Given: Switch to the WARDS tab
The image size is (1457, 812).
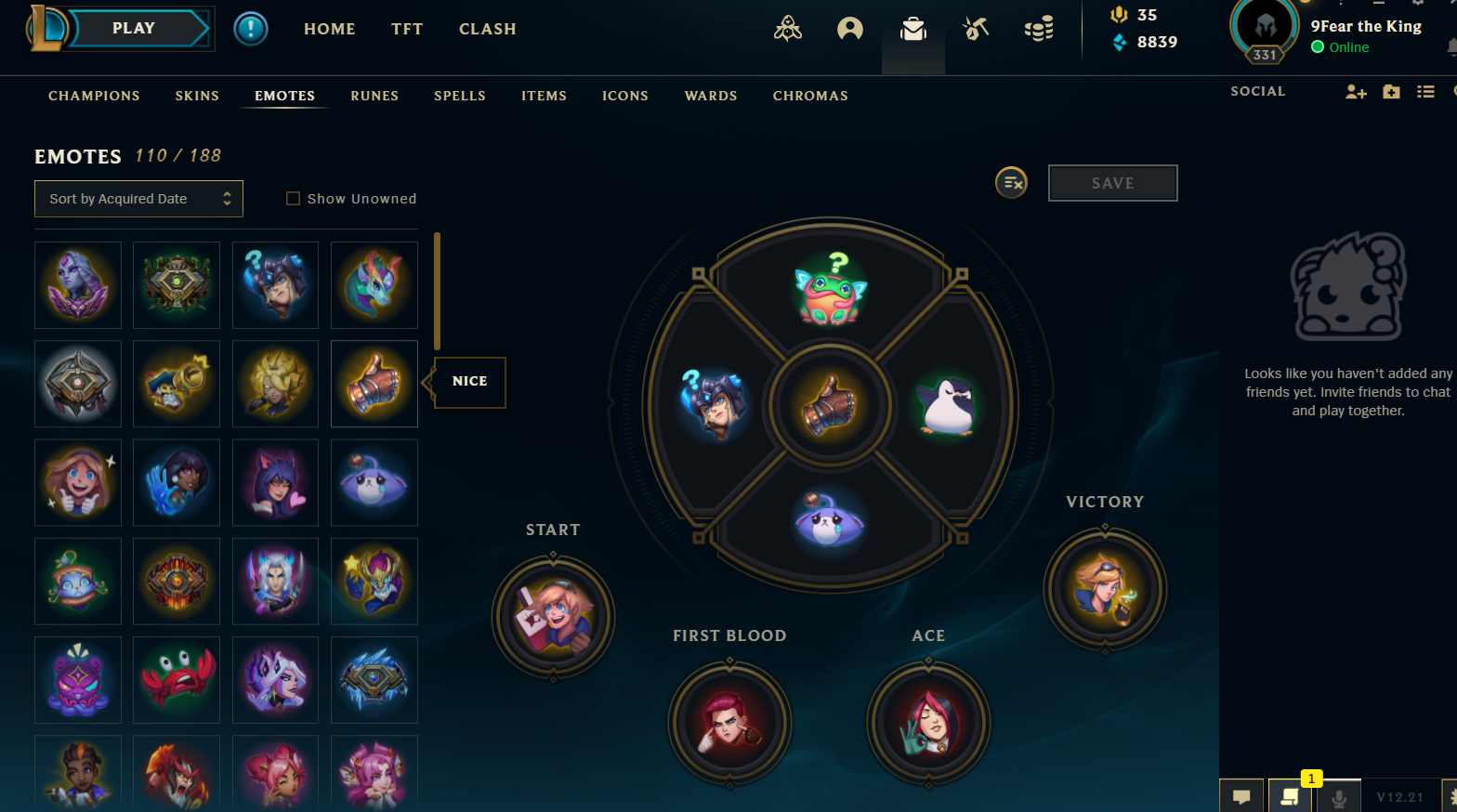Looking at the screenshot, I should (x=711, y=96).
